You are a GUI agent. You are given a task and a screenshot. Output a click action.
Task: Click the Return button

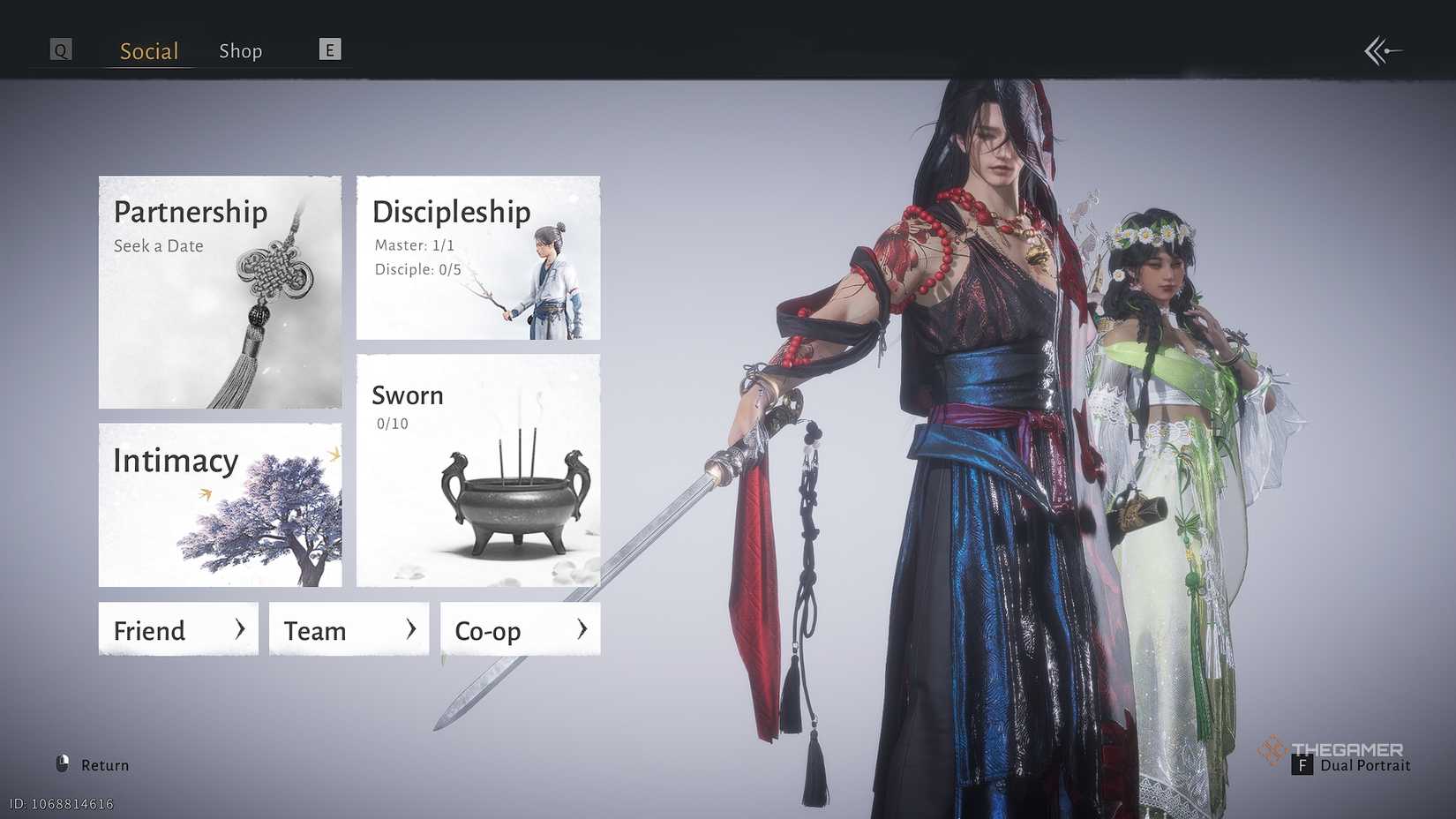tap(103, 764)
